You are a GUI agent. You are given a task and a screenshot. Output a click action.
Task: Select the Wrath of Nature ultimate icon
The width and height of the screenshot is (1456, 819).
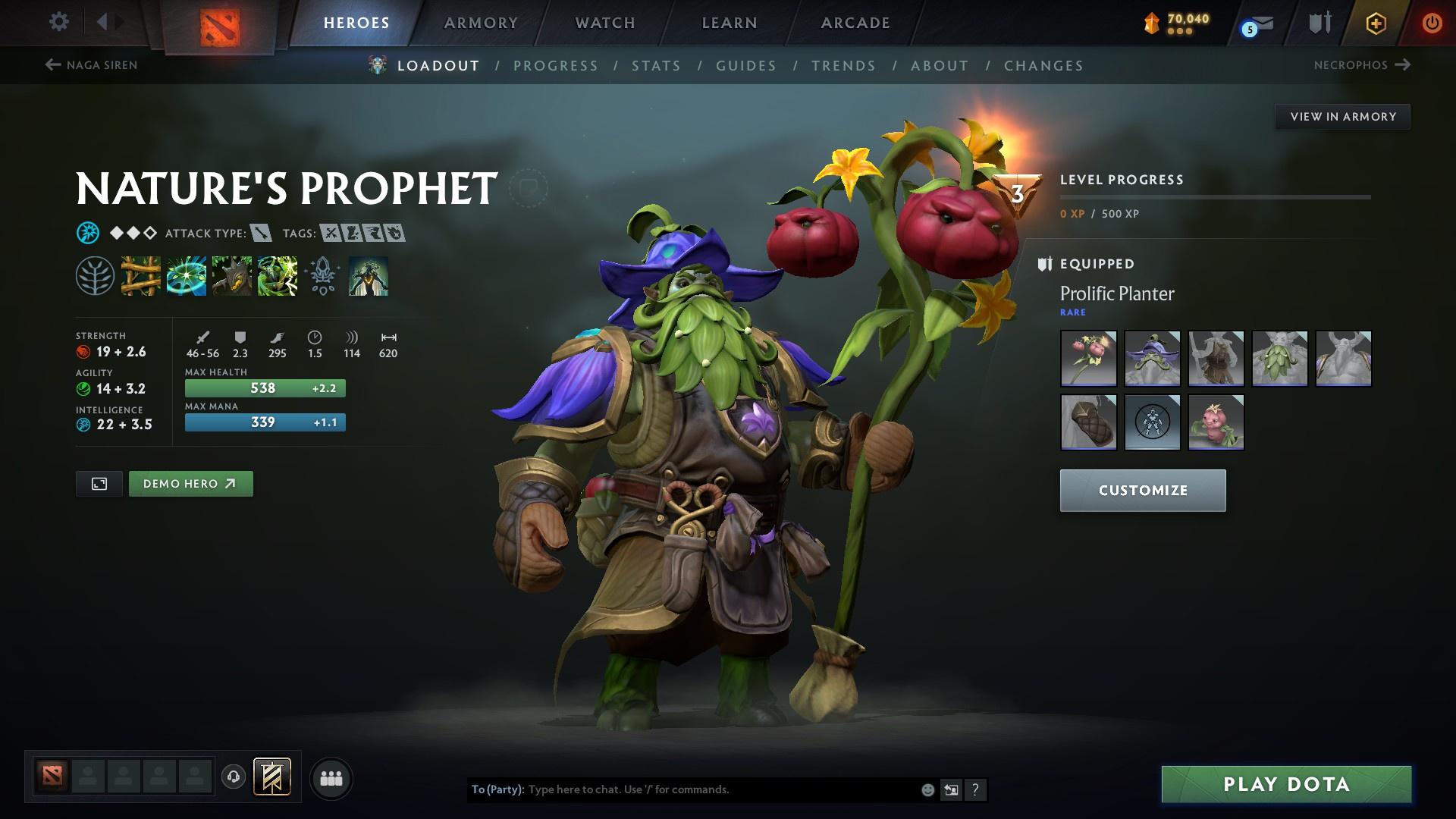(278, 277)
